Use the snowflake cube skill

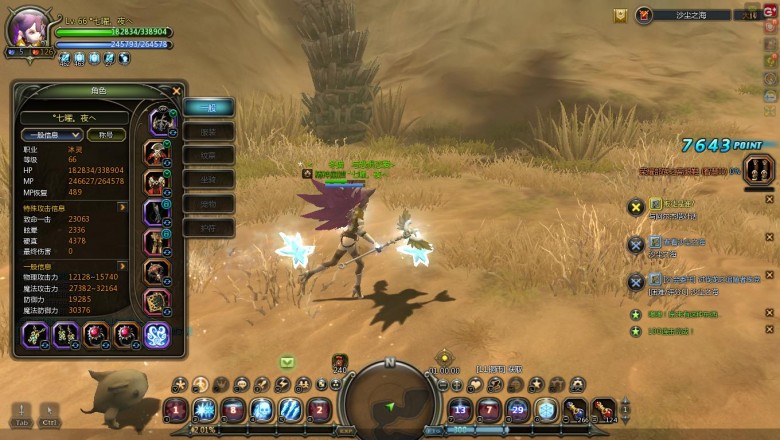coord(546,410)
